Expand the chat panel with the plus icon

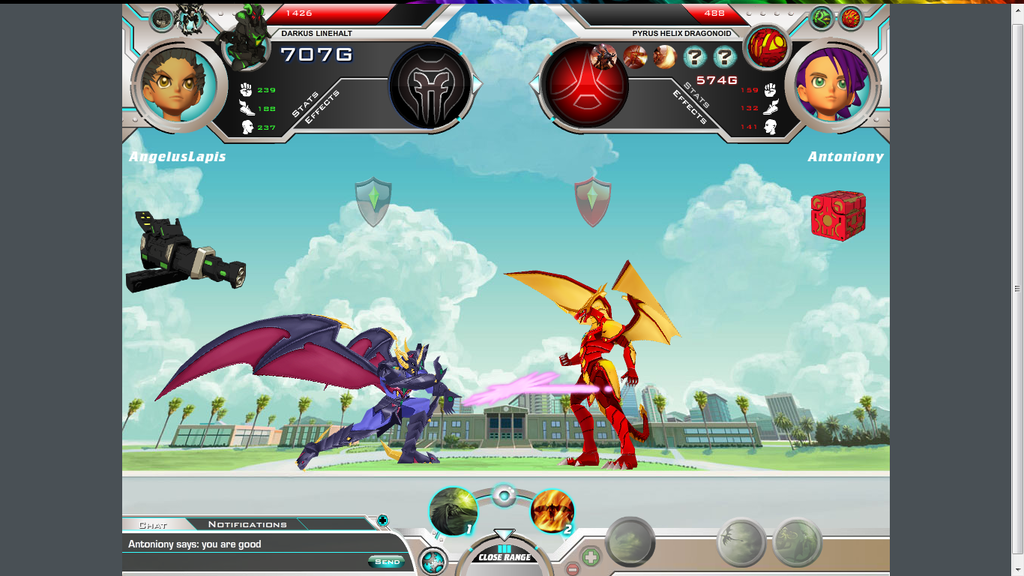coord(382,520)
